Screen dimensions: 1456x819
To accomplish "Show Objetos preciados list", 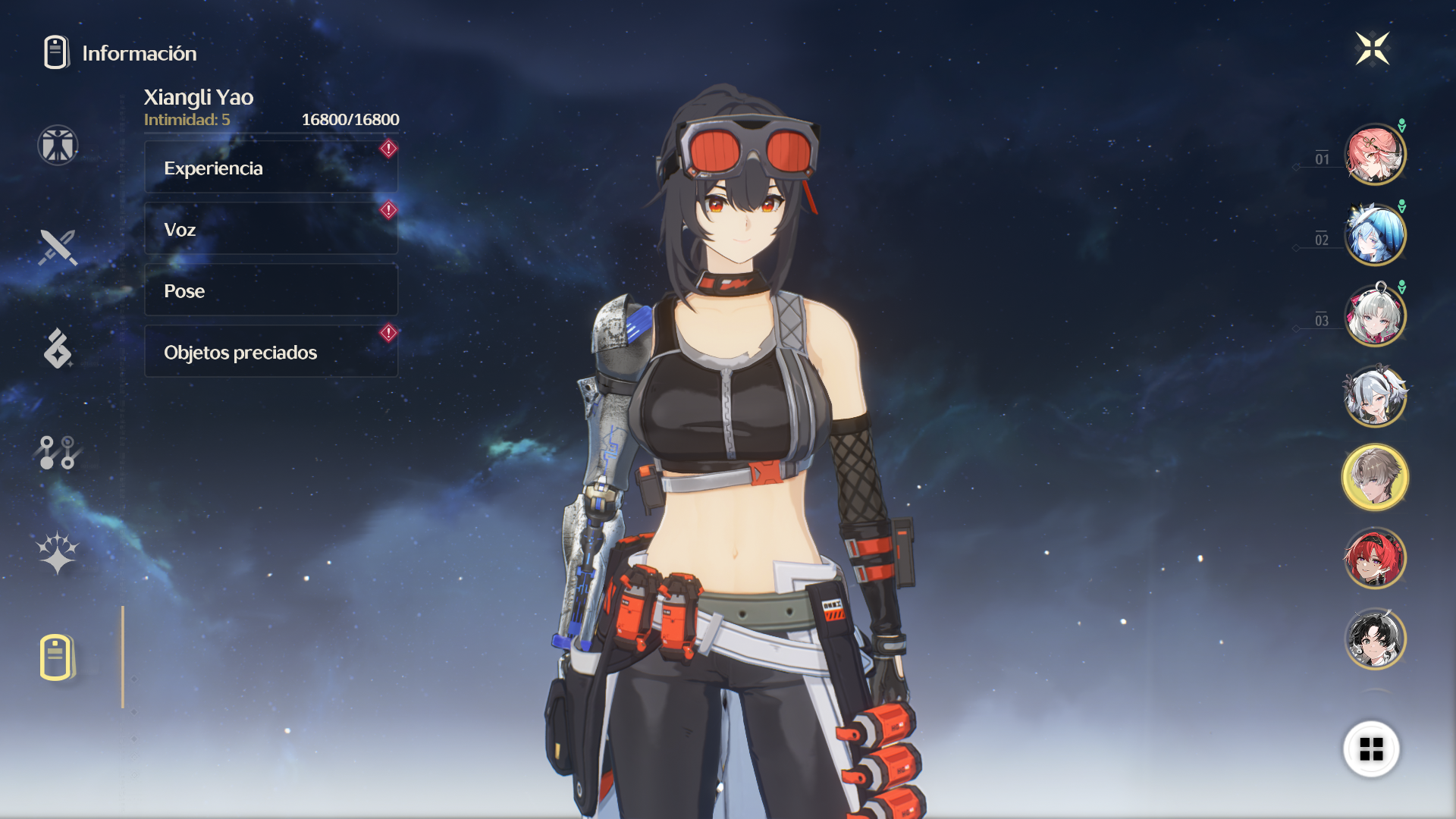I will coord(271,352).
